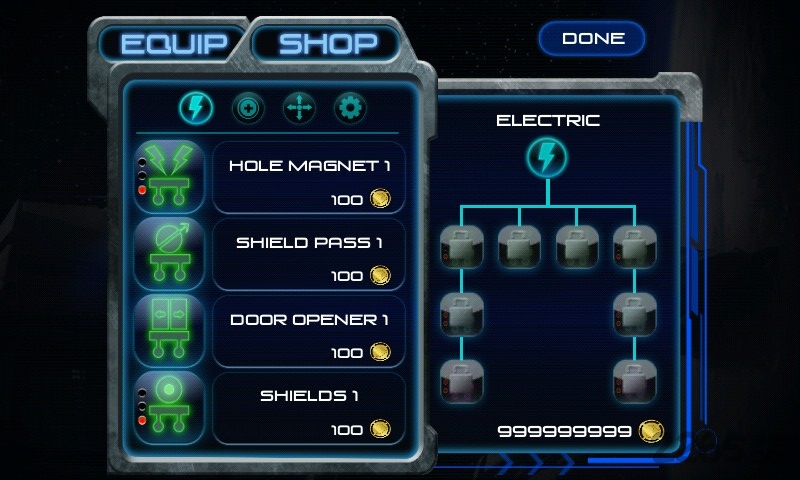This screenshot has height=480, width=800.
Task: Select the lightning bolt electric category
Action: 196,106
